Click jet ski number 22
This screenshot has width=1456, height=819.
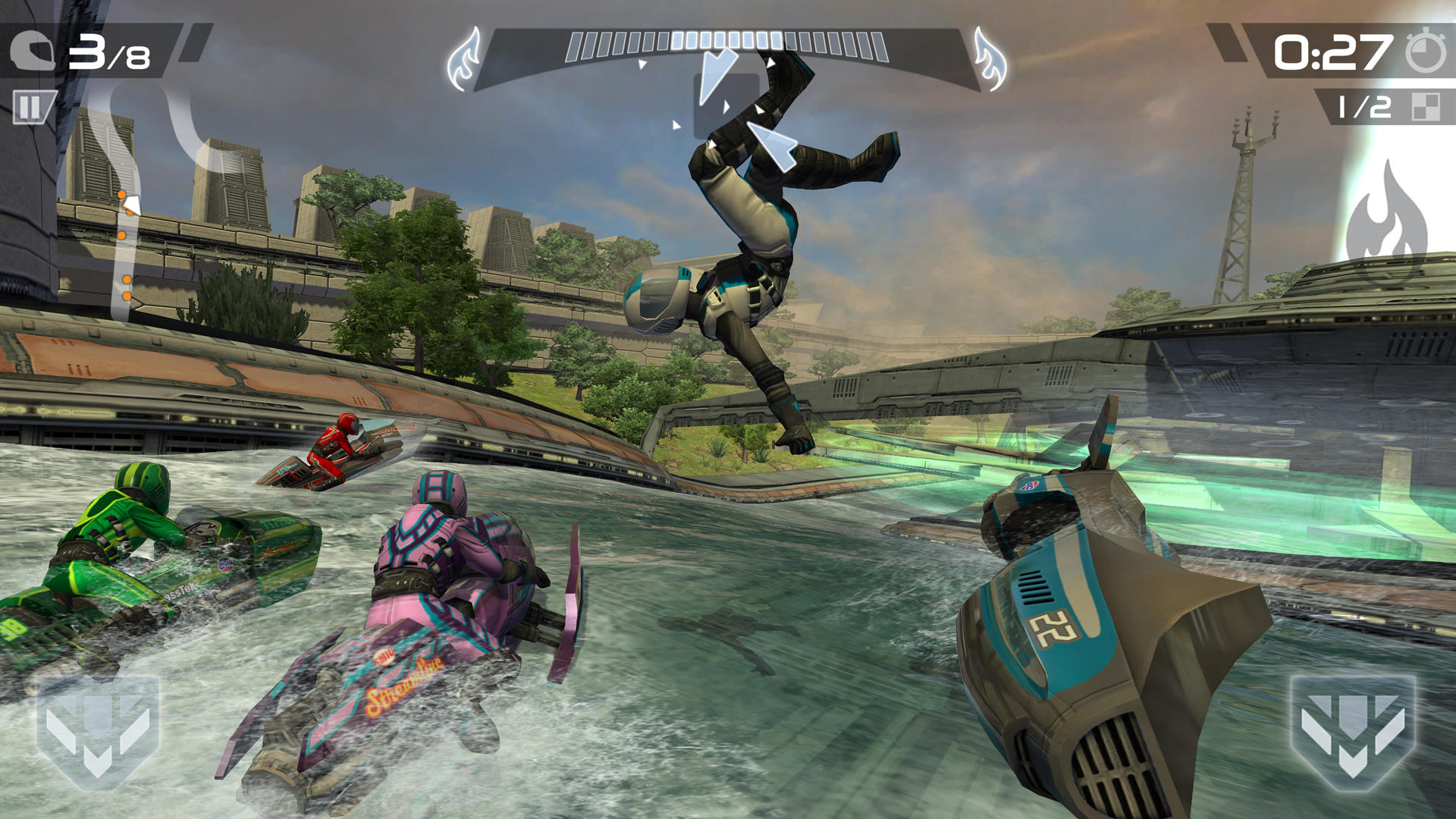tap(1054, 629)
